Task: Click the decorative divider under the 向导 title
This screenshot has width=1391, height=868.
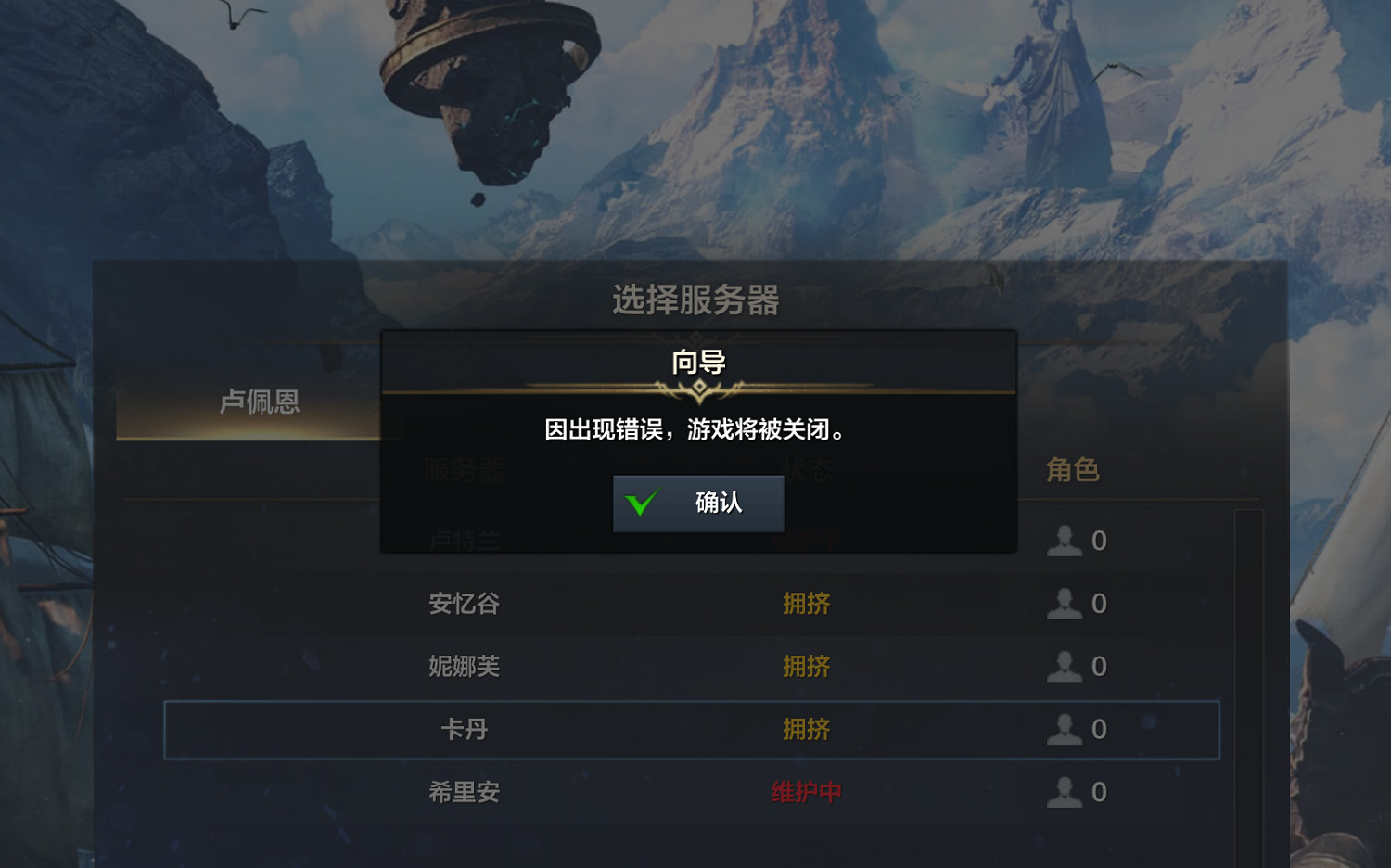Action: click(698, 389)
